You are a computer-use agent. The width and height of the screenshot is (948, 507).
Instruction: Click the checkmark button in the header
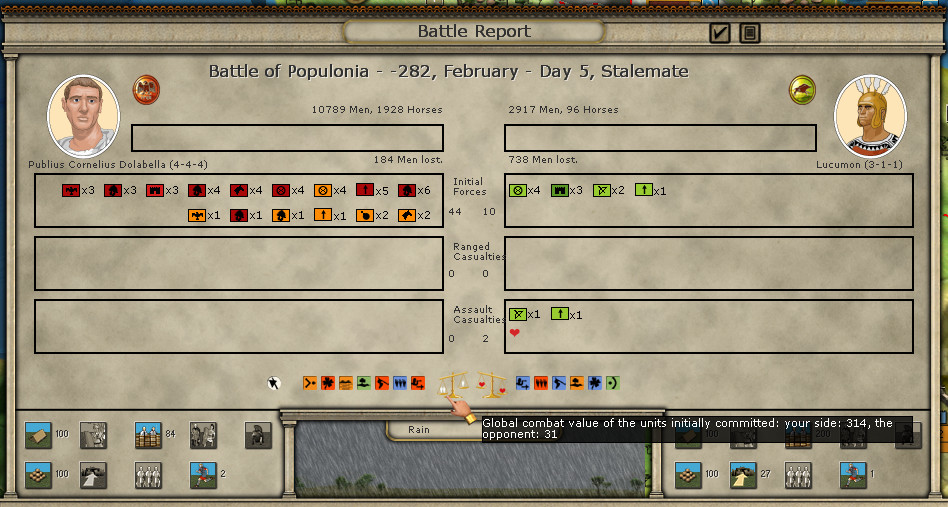720,33
